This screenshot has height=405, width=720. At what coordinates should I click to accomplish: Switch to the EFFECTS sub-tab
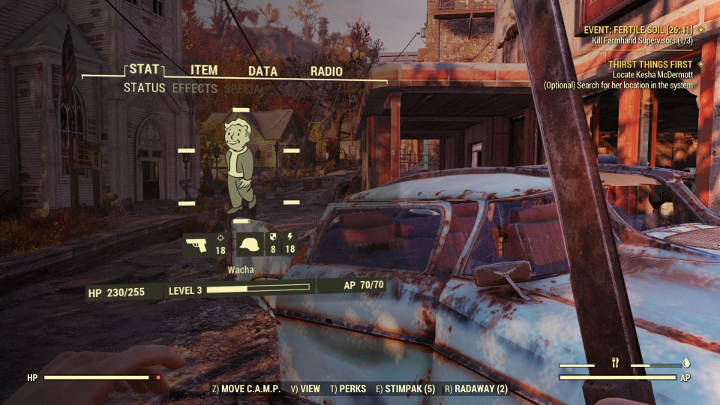click(x=194, y=88)
